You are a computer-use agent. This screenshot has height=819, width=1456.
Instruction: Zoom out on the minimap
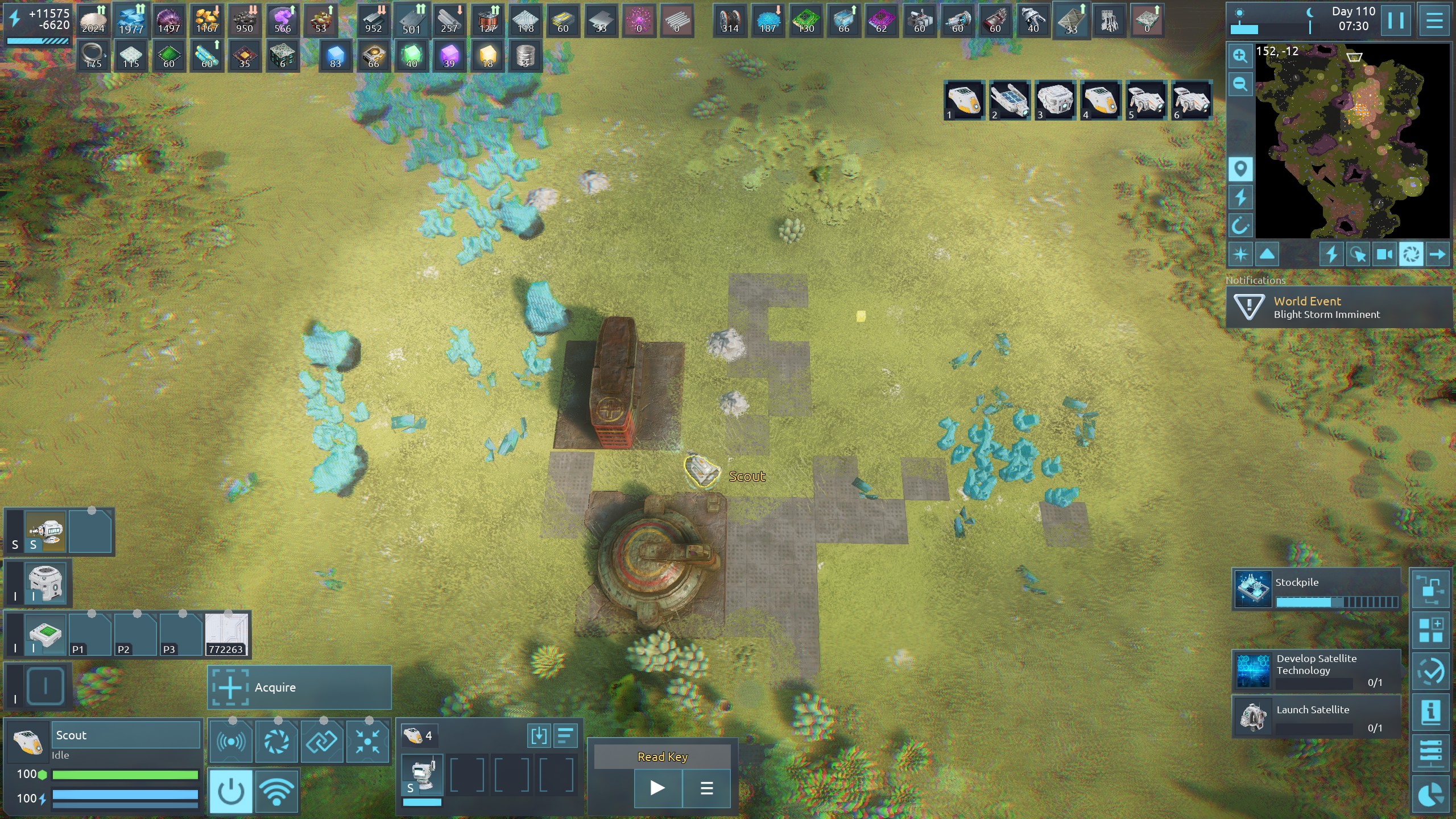pos(1240,85)
